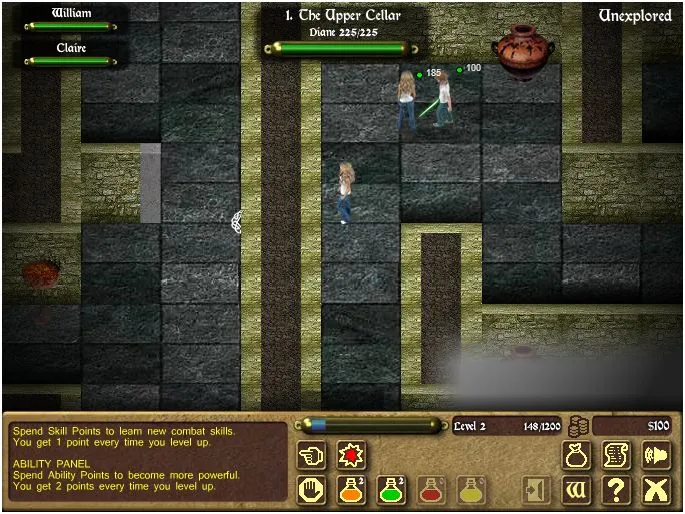Open the inventory bag
Viewport: 685px width, 514px height.
577,456
